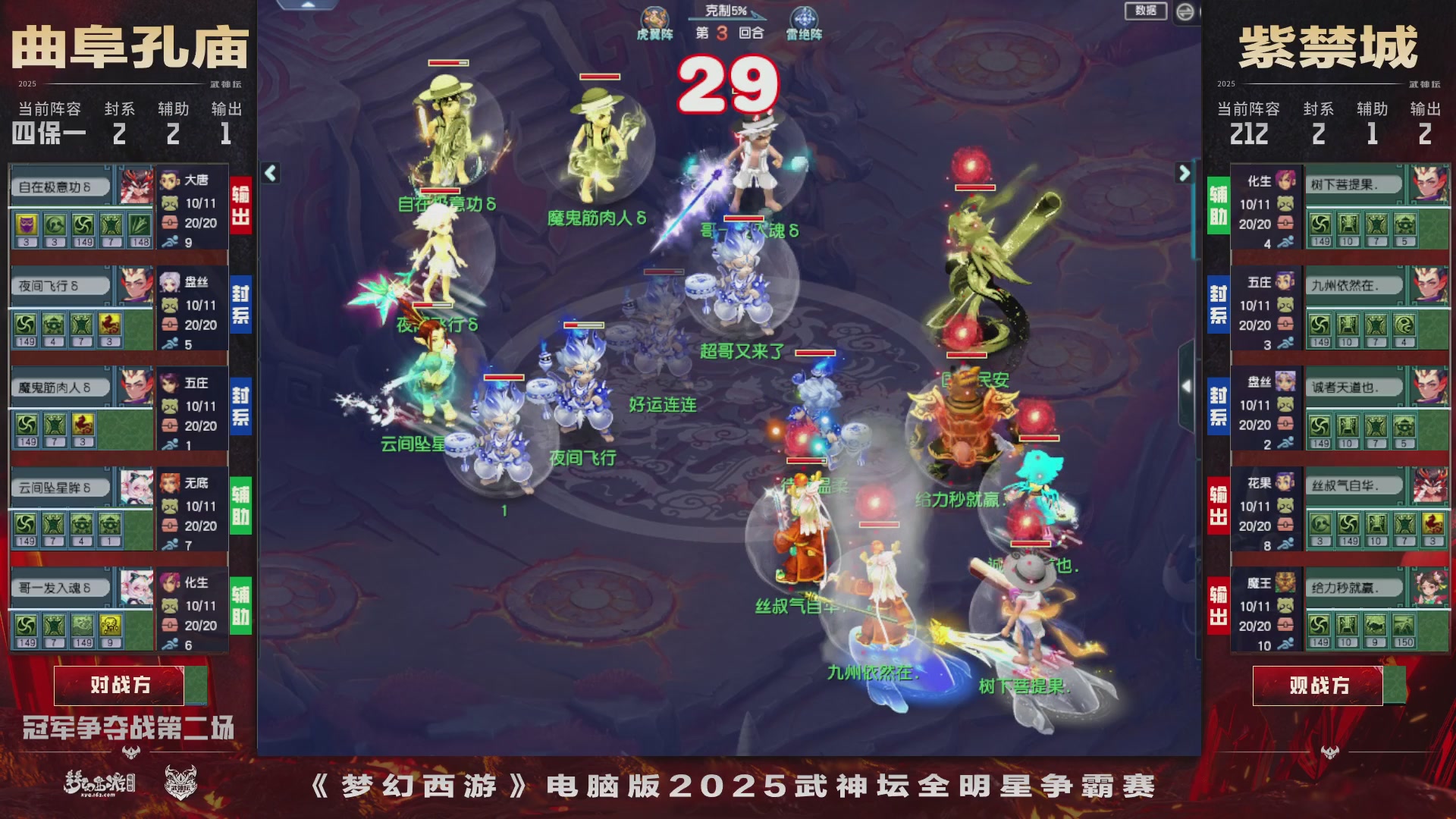Expand the right roster with the right arrow chevron
The height and width of the screenshot is (819, 1456).
1183,173
